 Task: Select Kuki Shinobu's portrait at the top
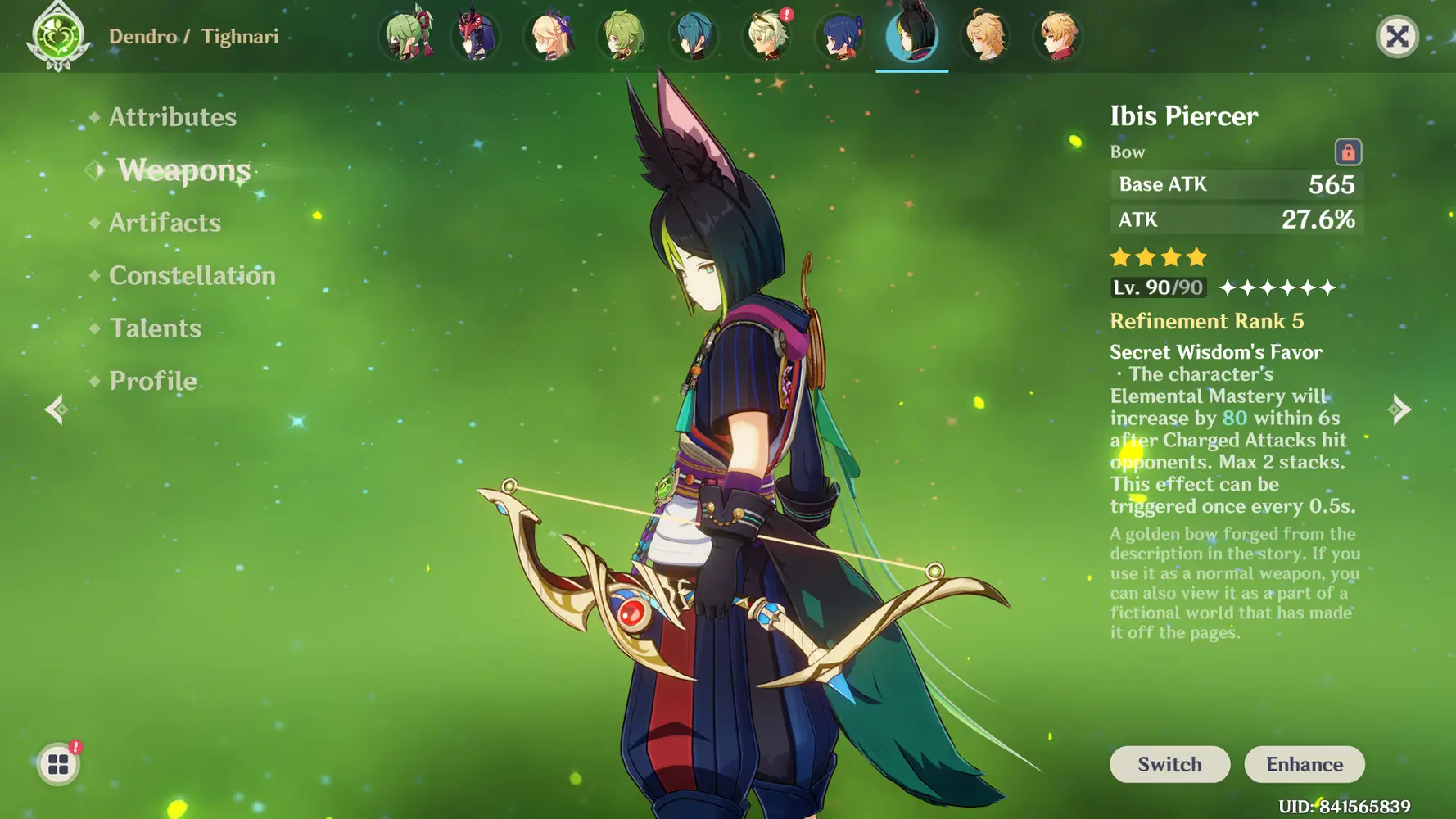407,36
